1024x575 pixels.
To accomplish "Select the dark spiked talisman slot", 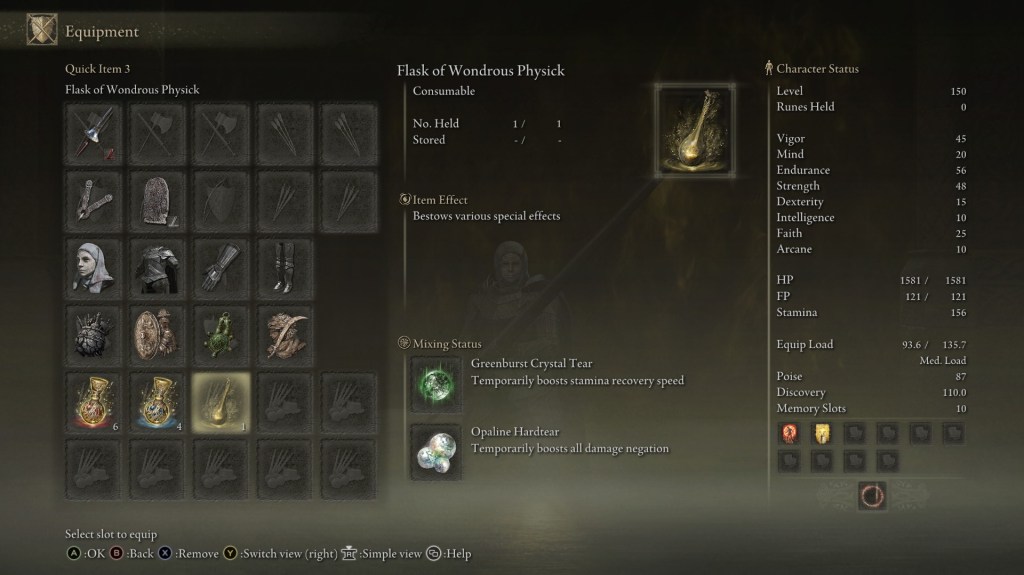I will tap(95, 333).
